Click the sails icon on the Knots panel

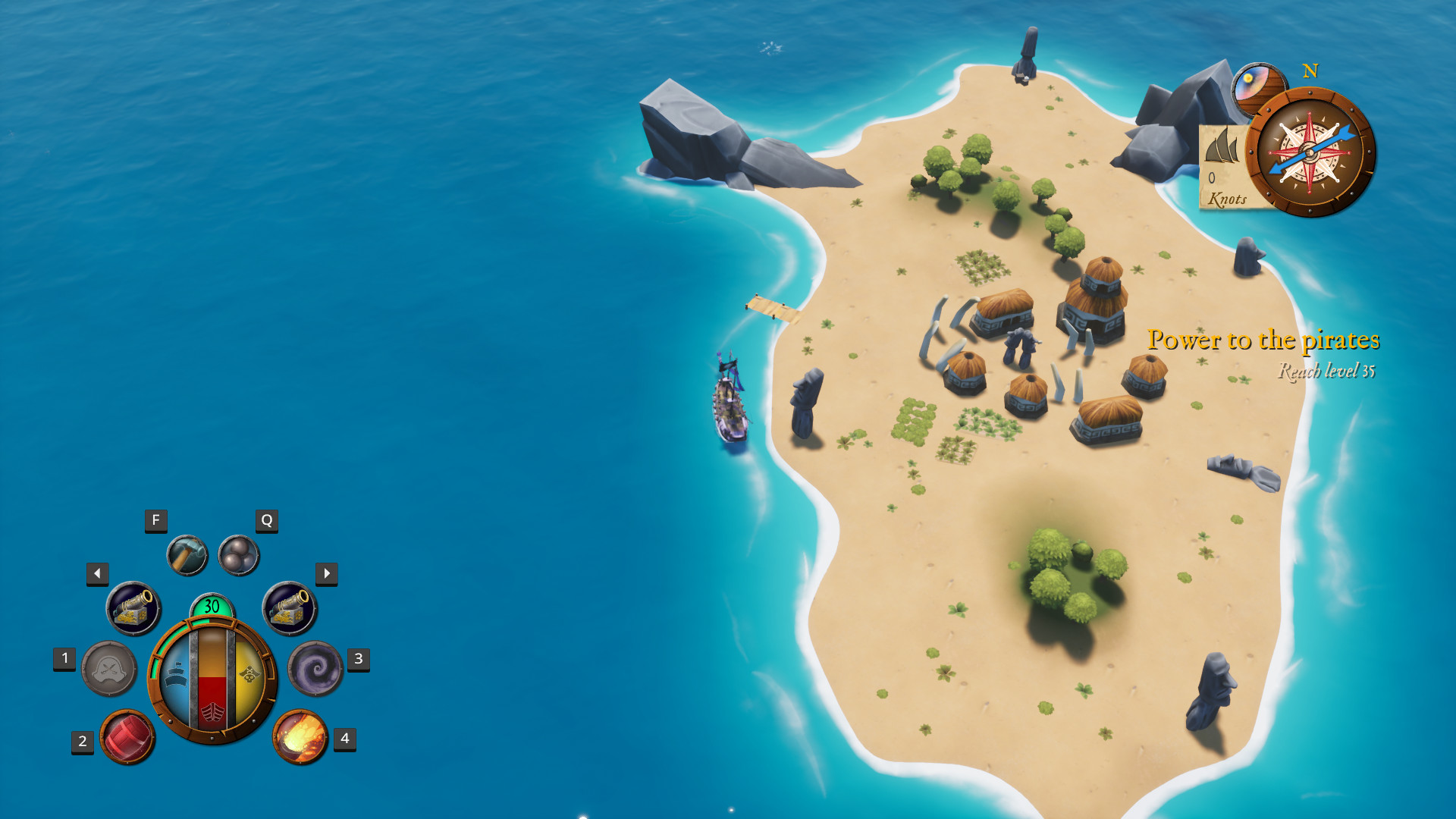click(1223, 144)
